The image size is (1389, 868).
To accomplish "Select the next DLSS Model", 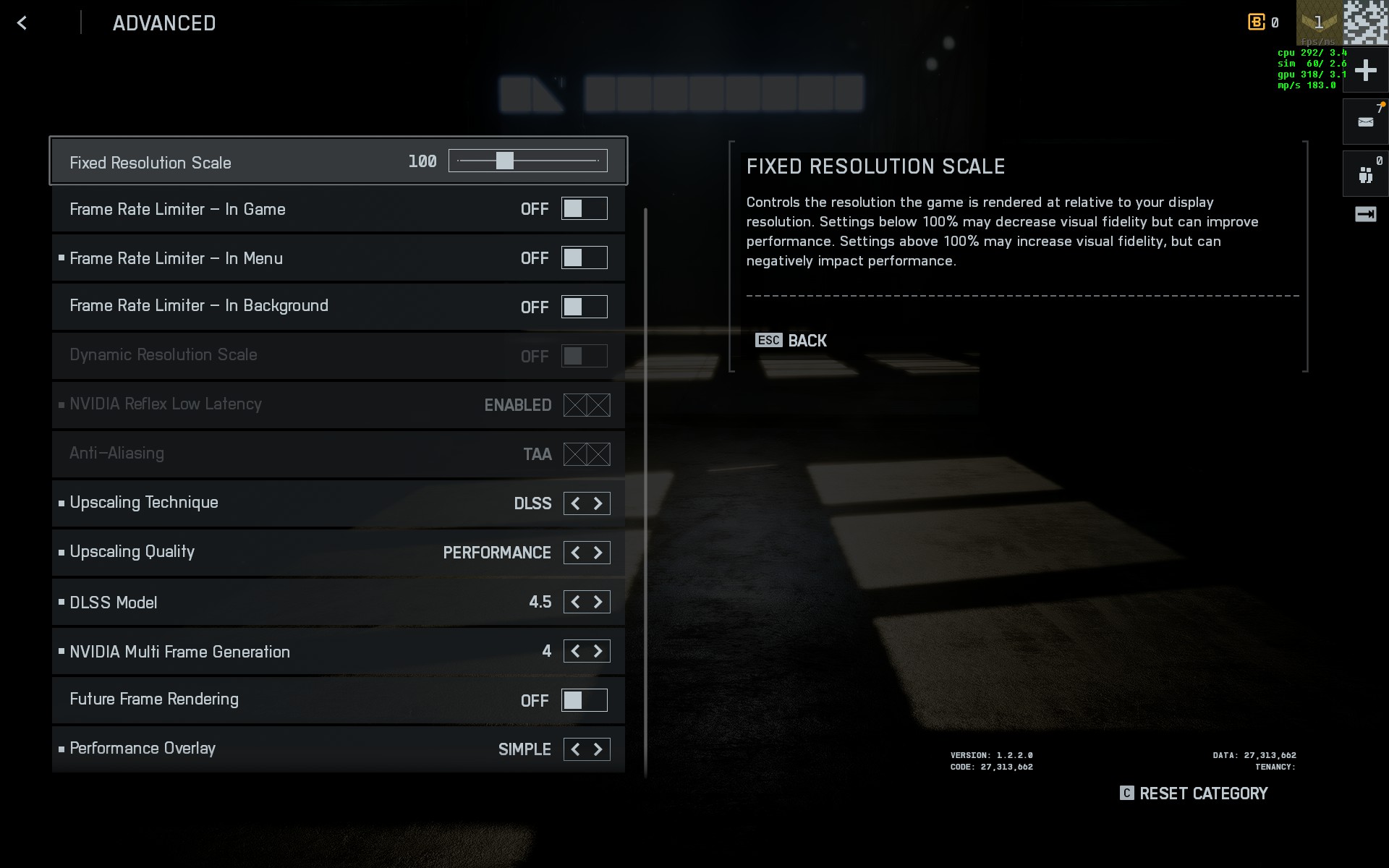I will point(598,602).
